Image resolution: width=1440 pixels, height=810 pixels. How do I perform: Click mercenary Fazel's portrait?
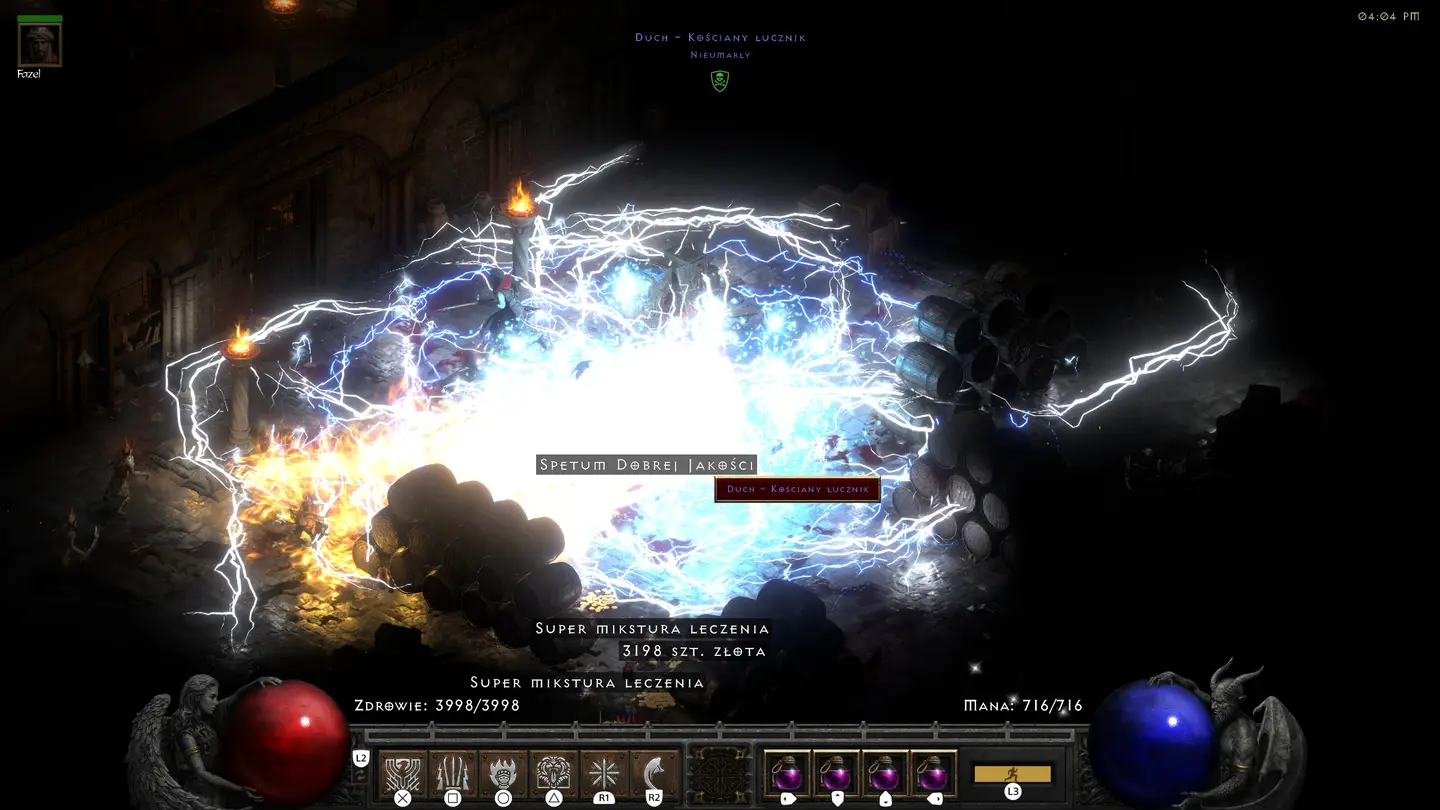[x=40, y=45]
